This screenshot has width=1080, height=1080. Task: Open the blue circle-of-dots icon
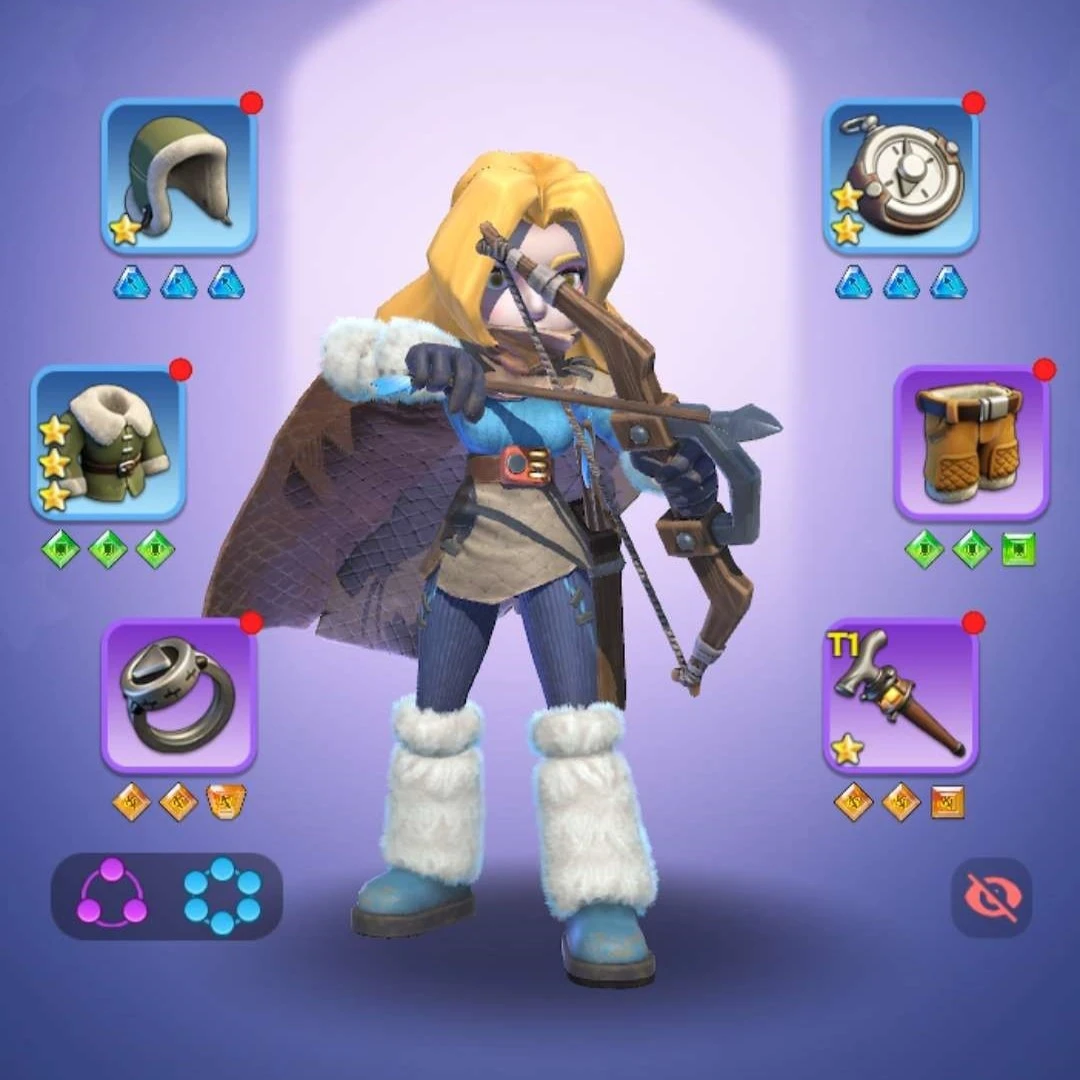[x=222, y=895]
